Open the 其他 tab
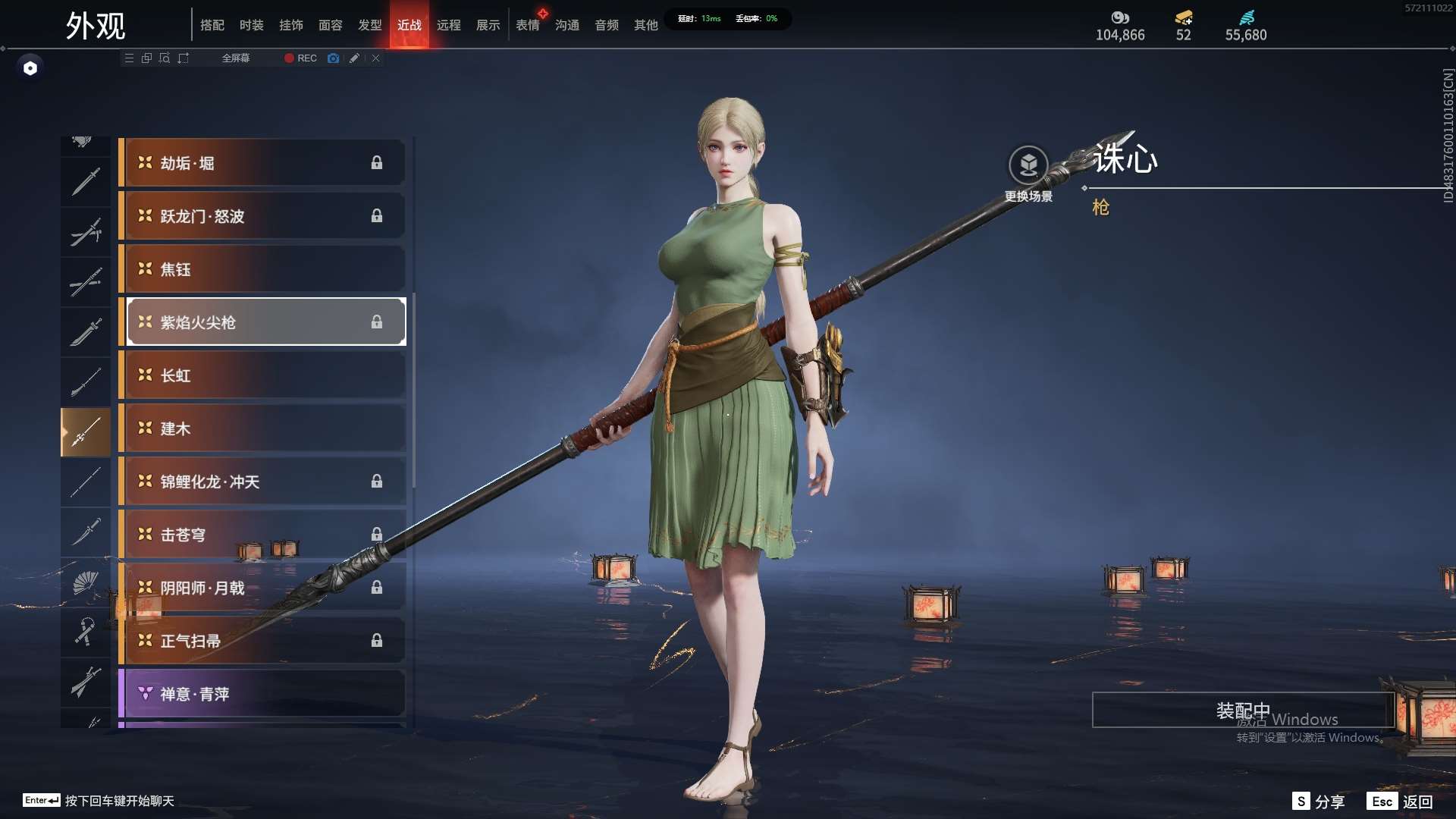 (x=646, y=25)
